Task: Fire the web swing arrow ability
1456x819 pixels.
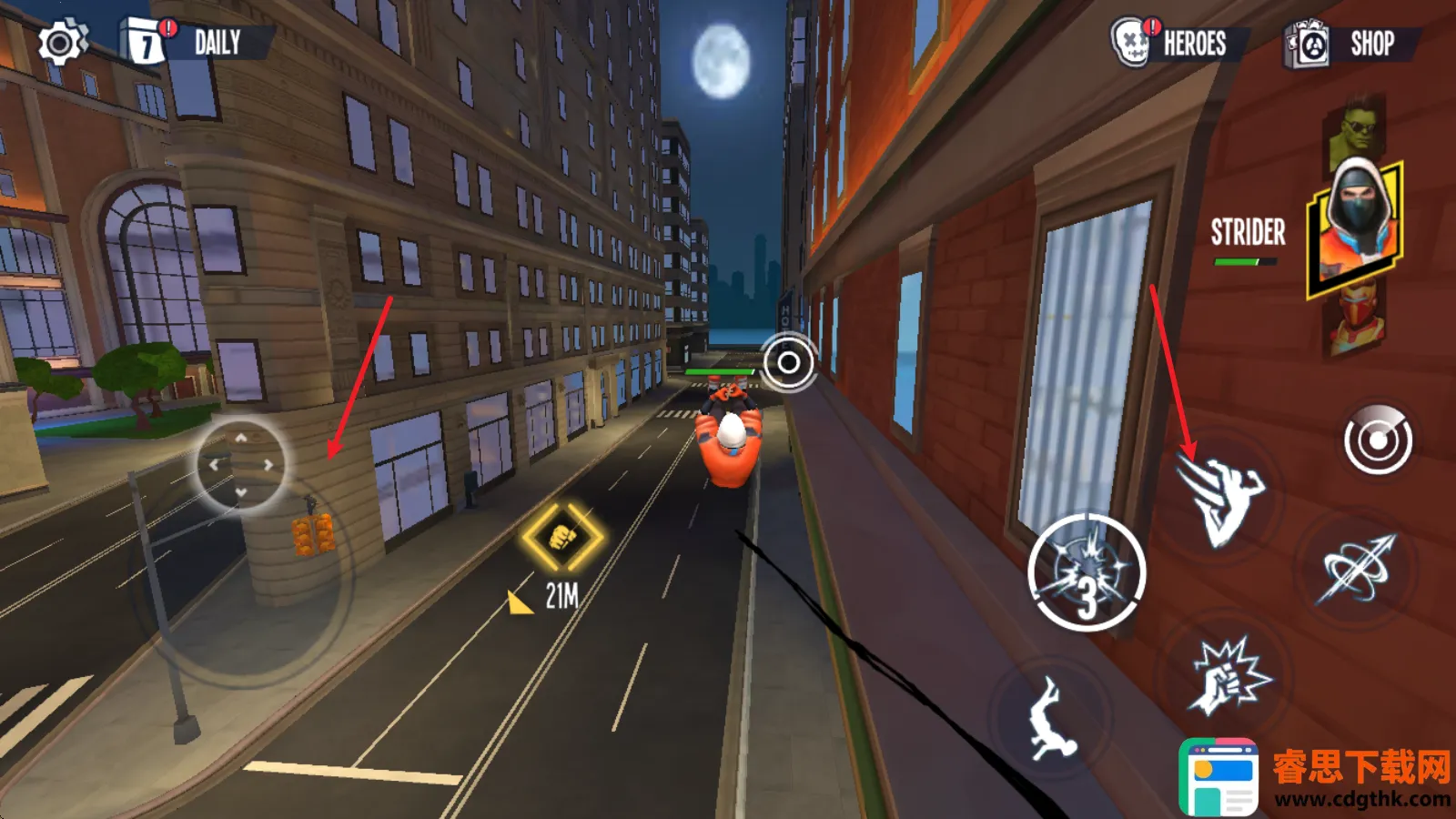Action: (1358, 569)
